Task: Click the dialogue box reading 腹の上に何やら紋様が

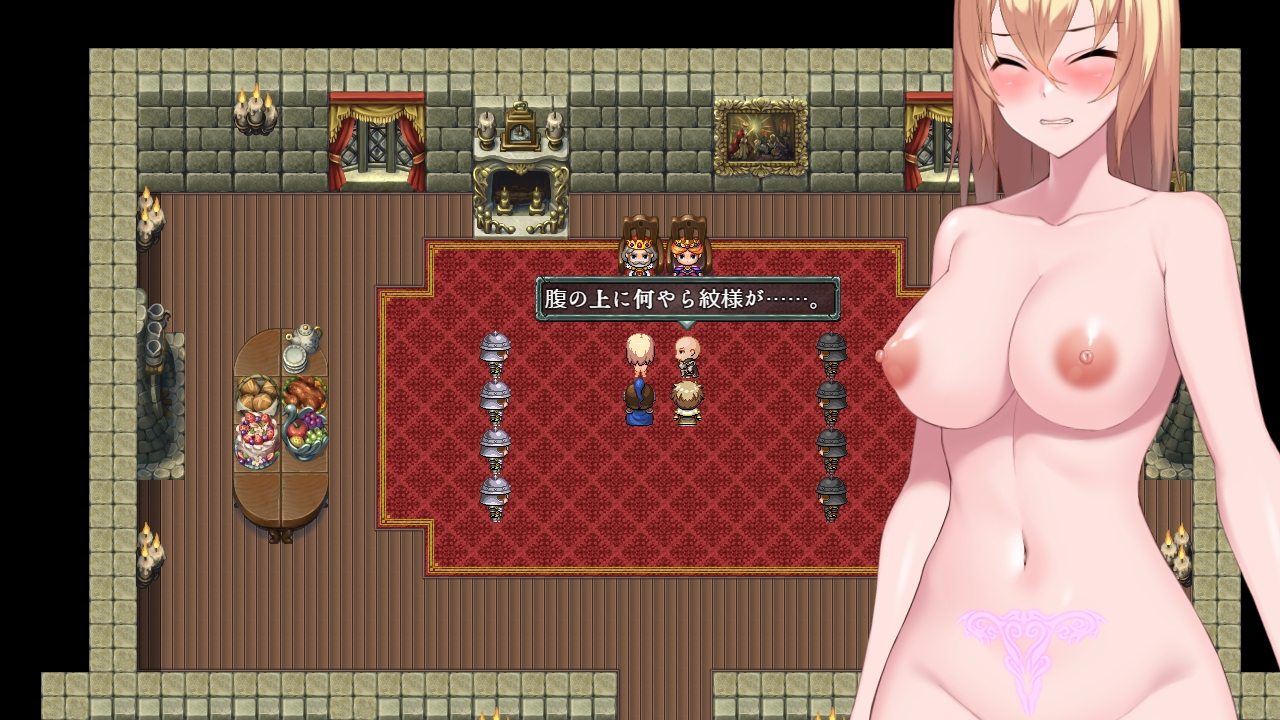Action: coord(688,300)
